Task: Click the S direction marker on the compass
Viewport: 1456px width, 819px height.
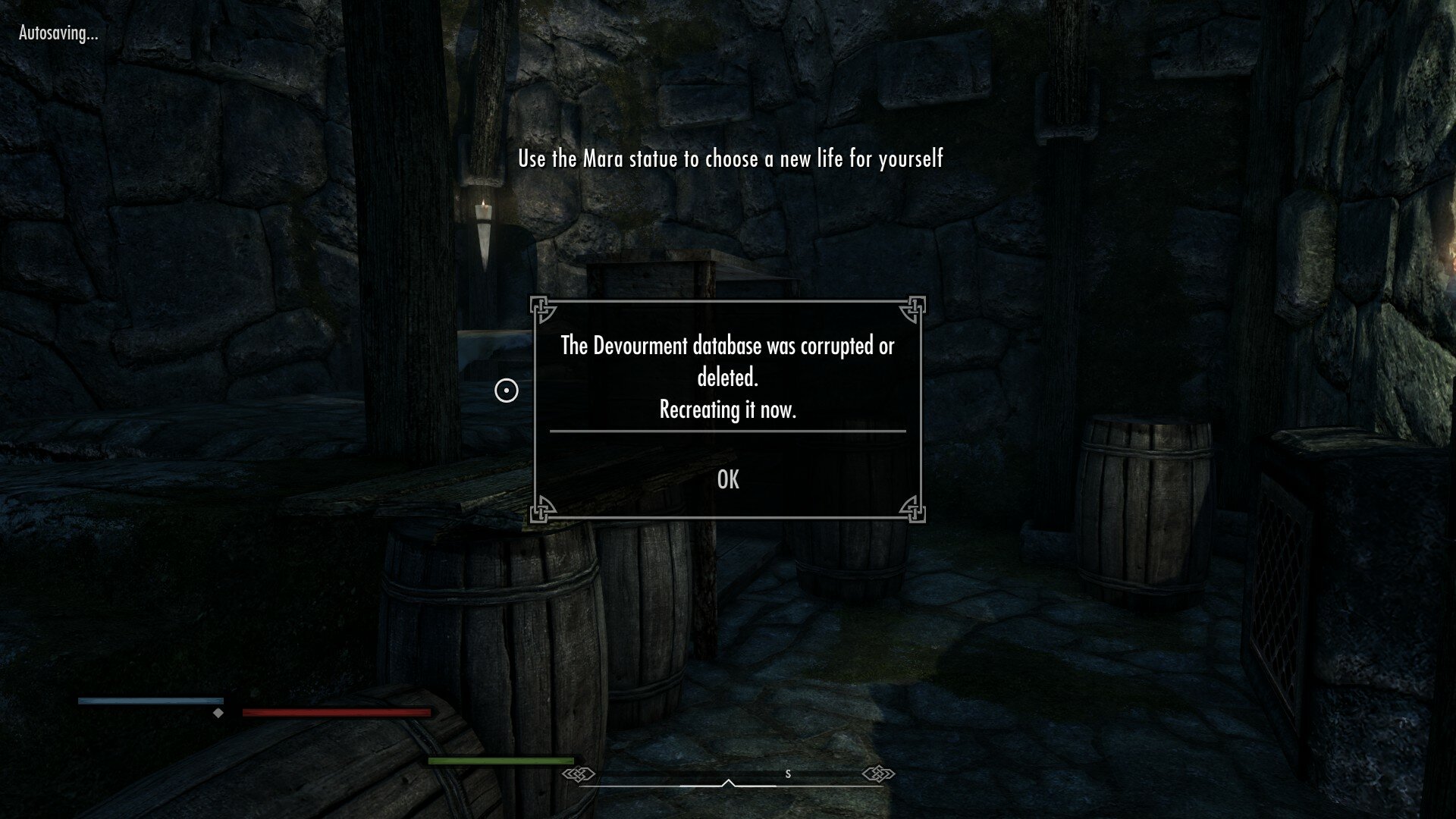Action: (x=788, y=774)
